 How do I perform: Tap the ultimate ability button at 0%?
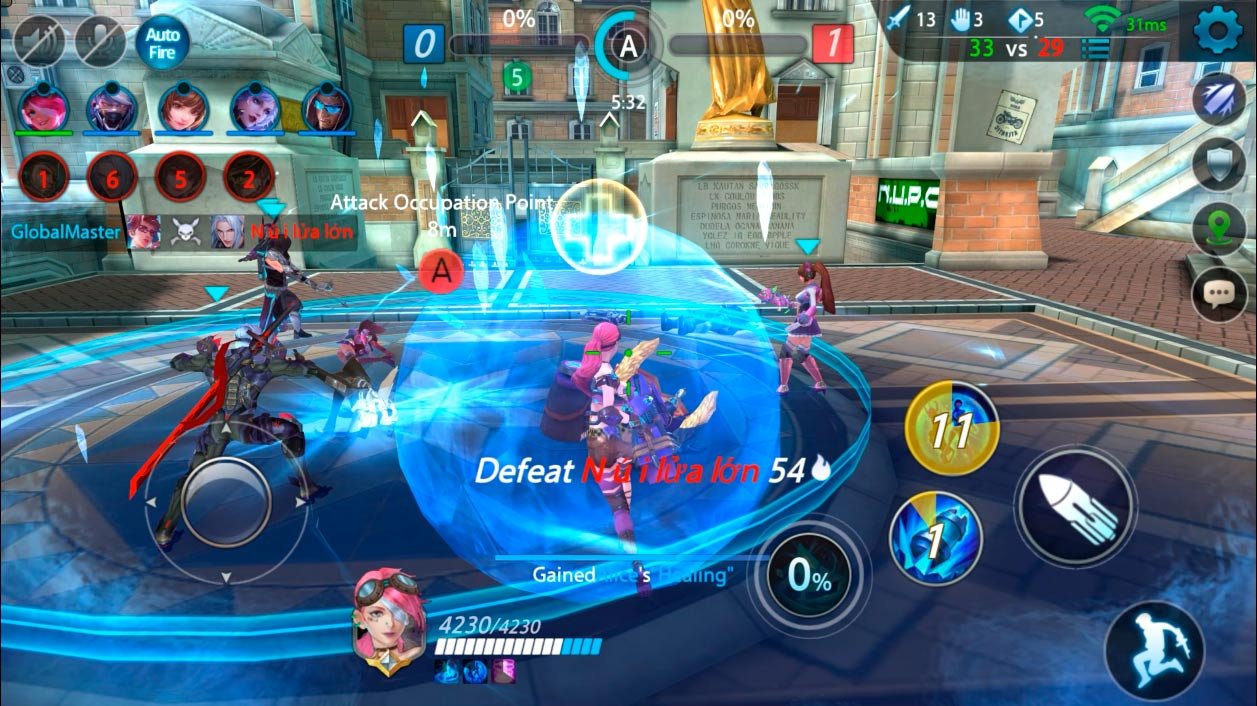click(809, 576)
